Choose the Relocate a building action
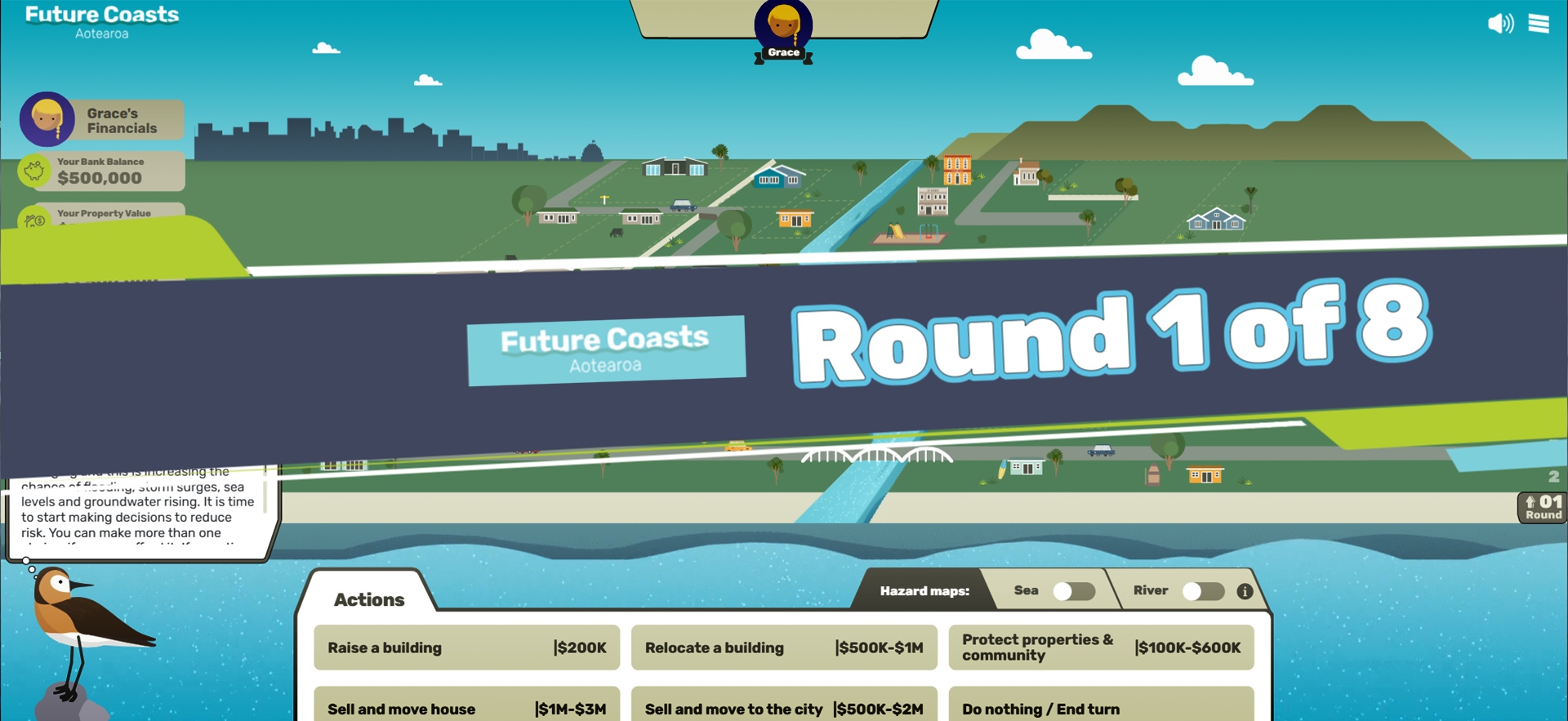Screen dimensions: 1568x721 tap(783, 648)
